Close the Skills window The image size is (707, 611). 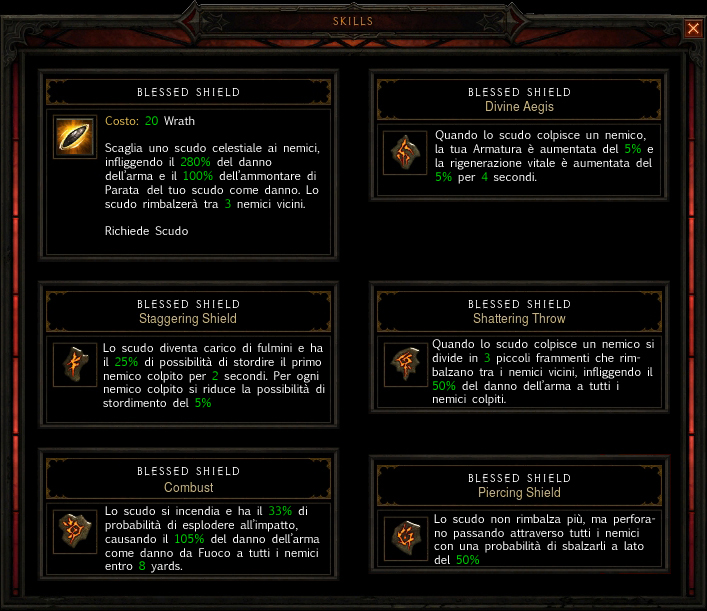click(x=693, y=29)
